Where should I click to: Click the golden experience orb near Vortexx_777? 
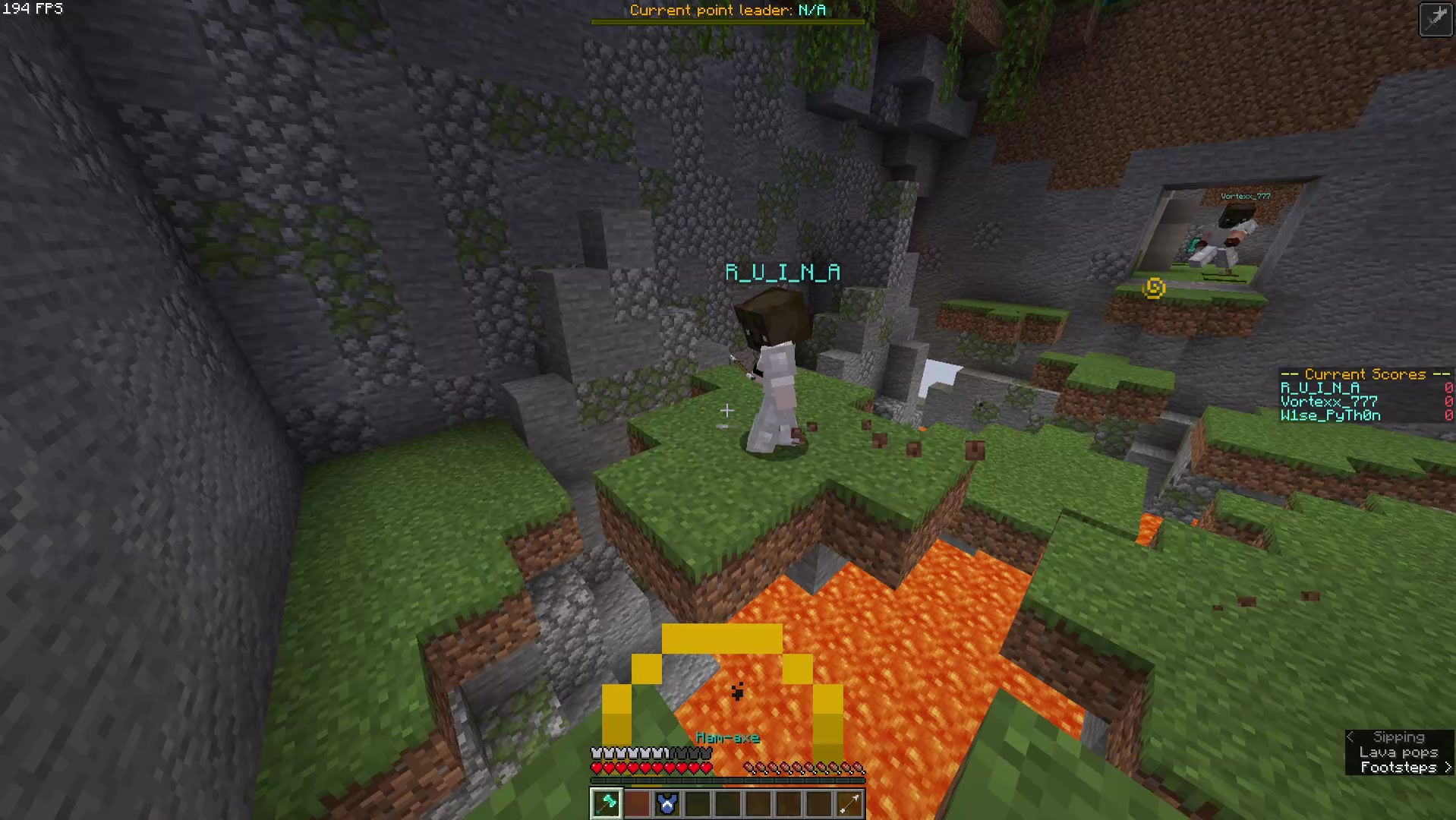pyautogui.click(x=1152, y=288)
